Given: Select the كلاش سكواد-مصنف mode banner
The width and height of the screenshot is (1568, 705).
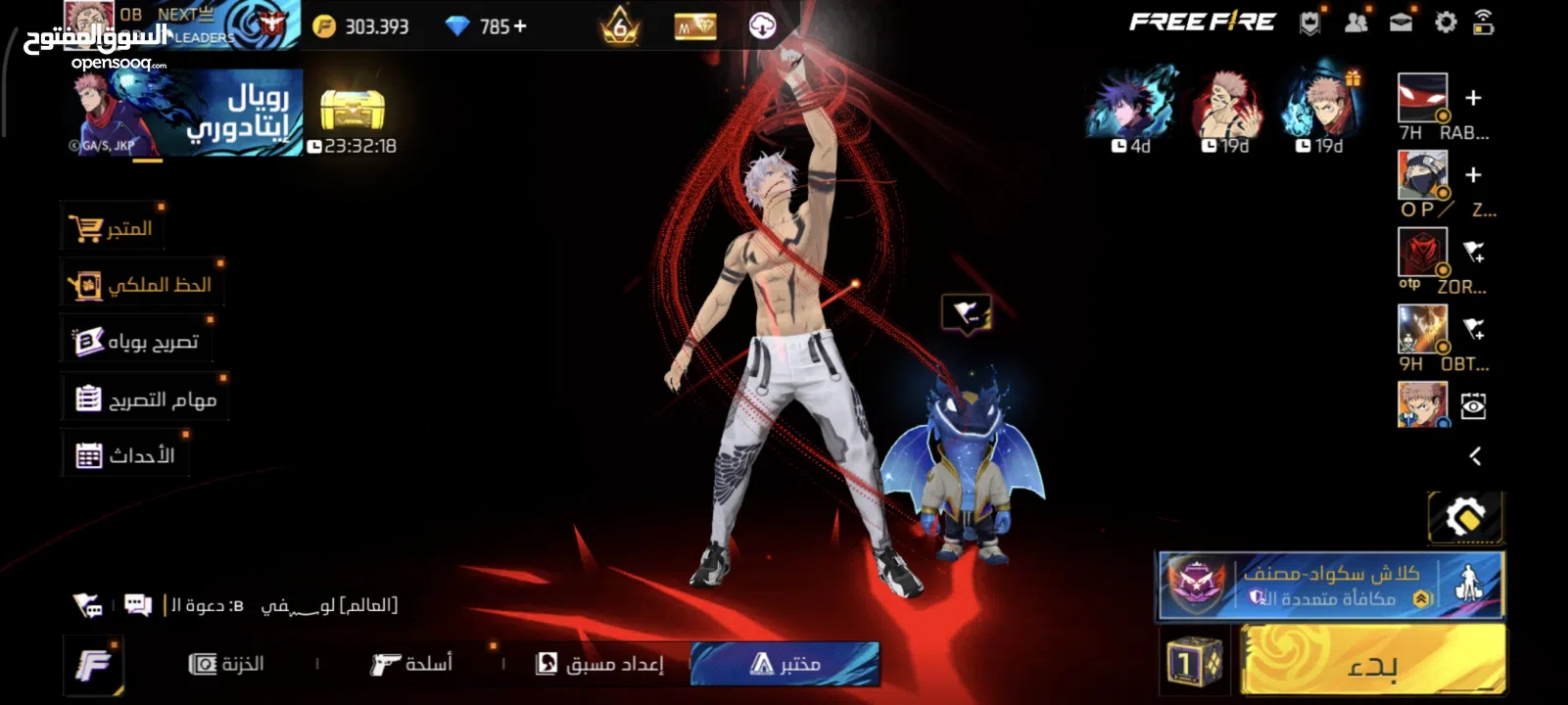Looking at the screenshot, I should pos(1330,586).
